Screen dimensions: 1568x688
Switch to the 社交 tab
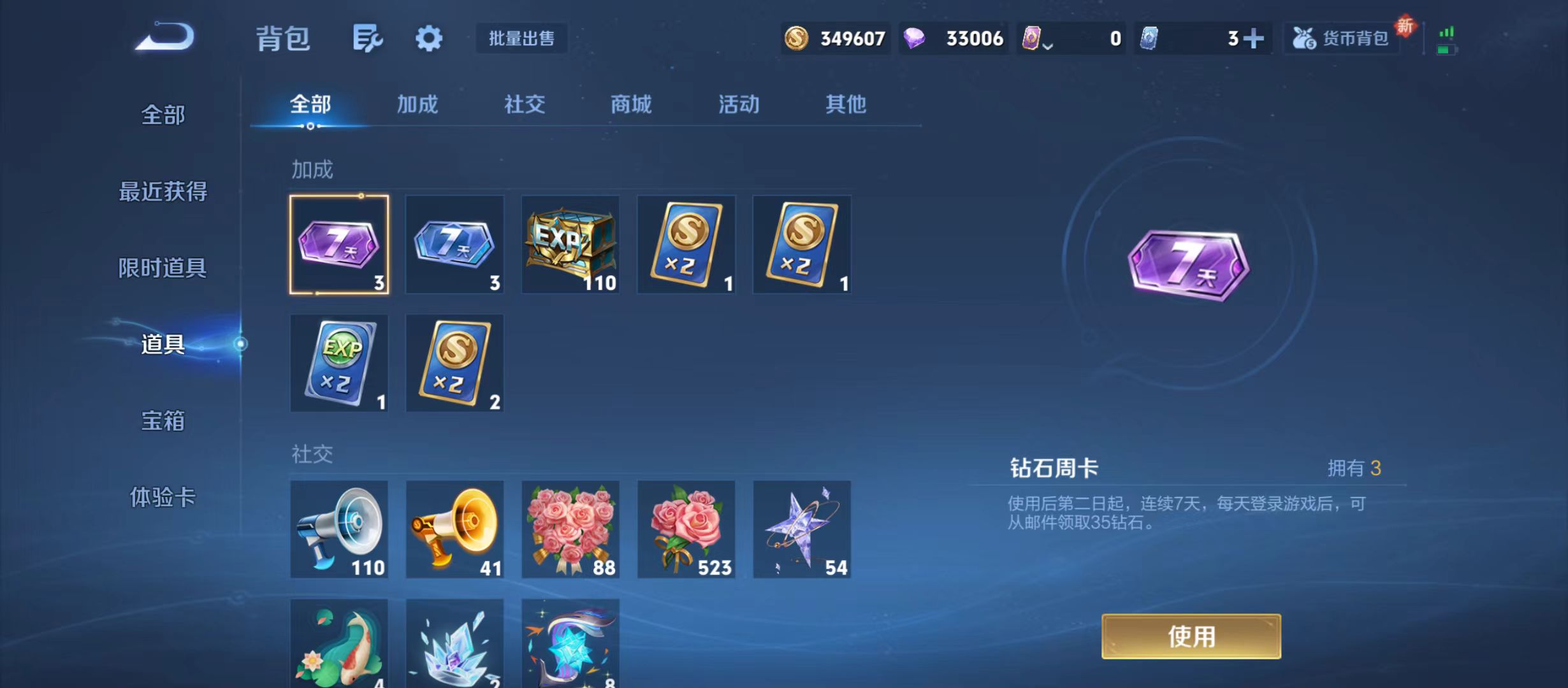[x=524, y=104]
